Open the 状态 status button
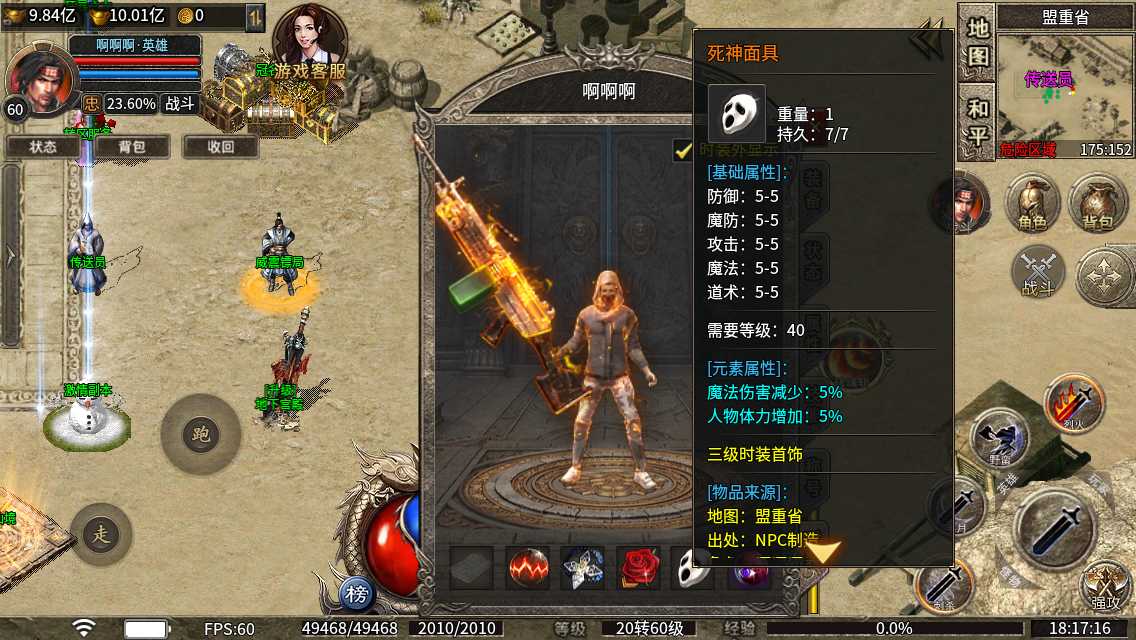This screenshot has height=640, width=1136. (x=43, y=146)
